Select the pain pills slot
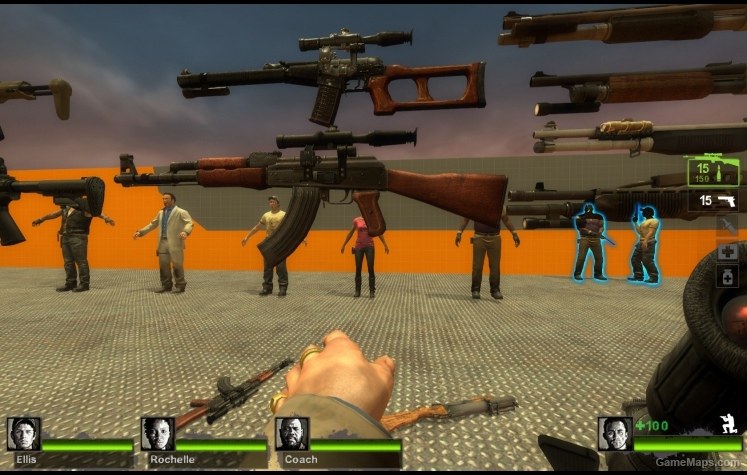This screenshot has height=475, width=747. 727,277
